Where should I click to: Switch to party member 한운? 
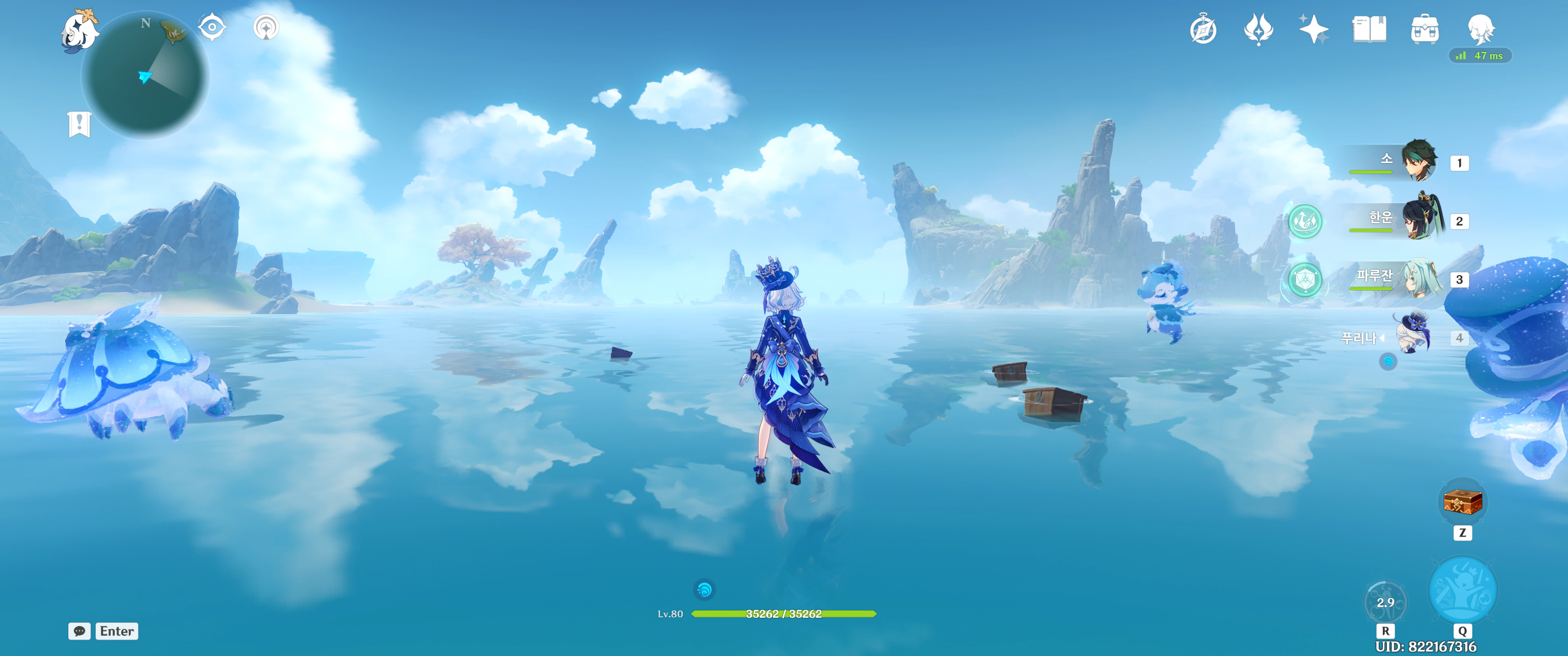[x=1421, y=219]
